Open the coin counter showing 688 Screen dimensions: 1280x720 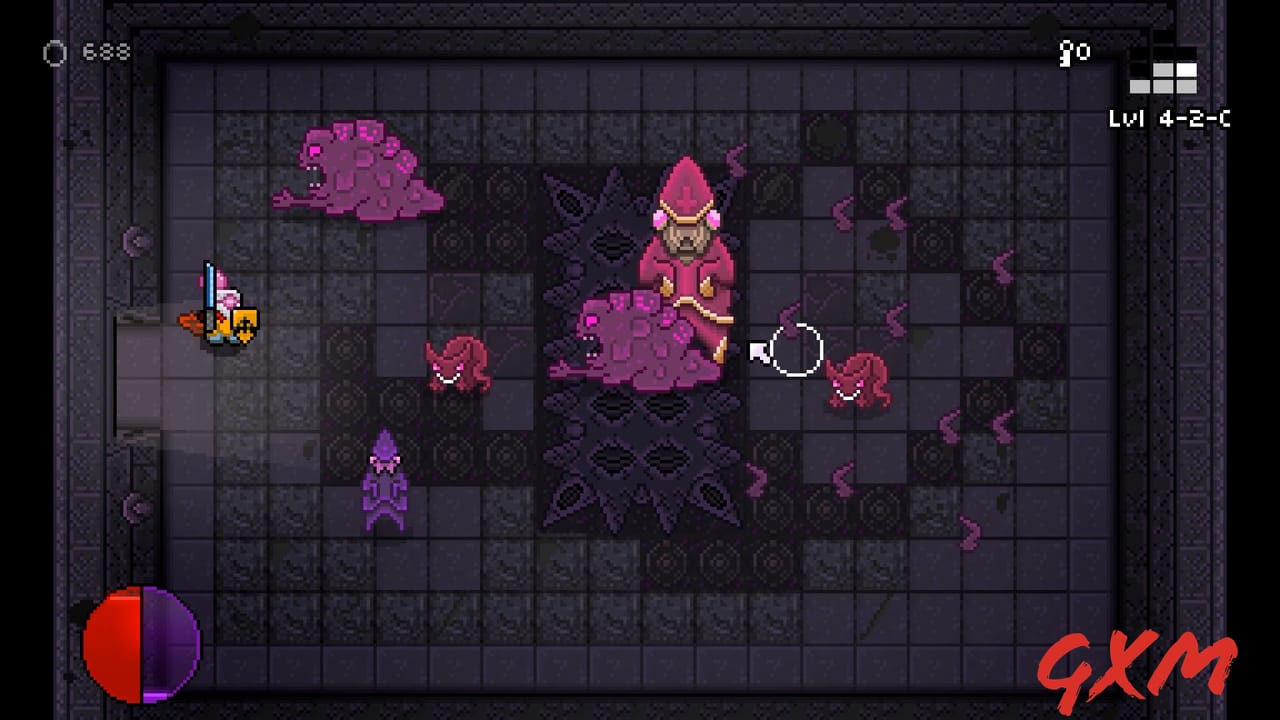[x=105, y=53]
